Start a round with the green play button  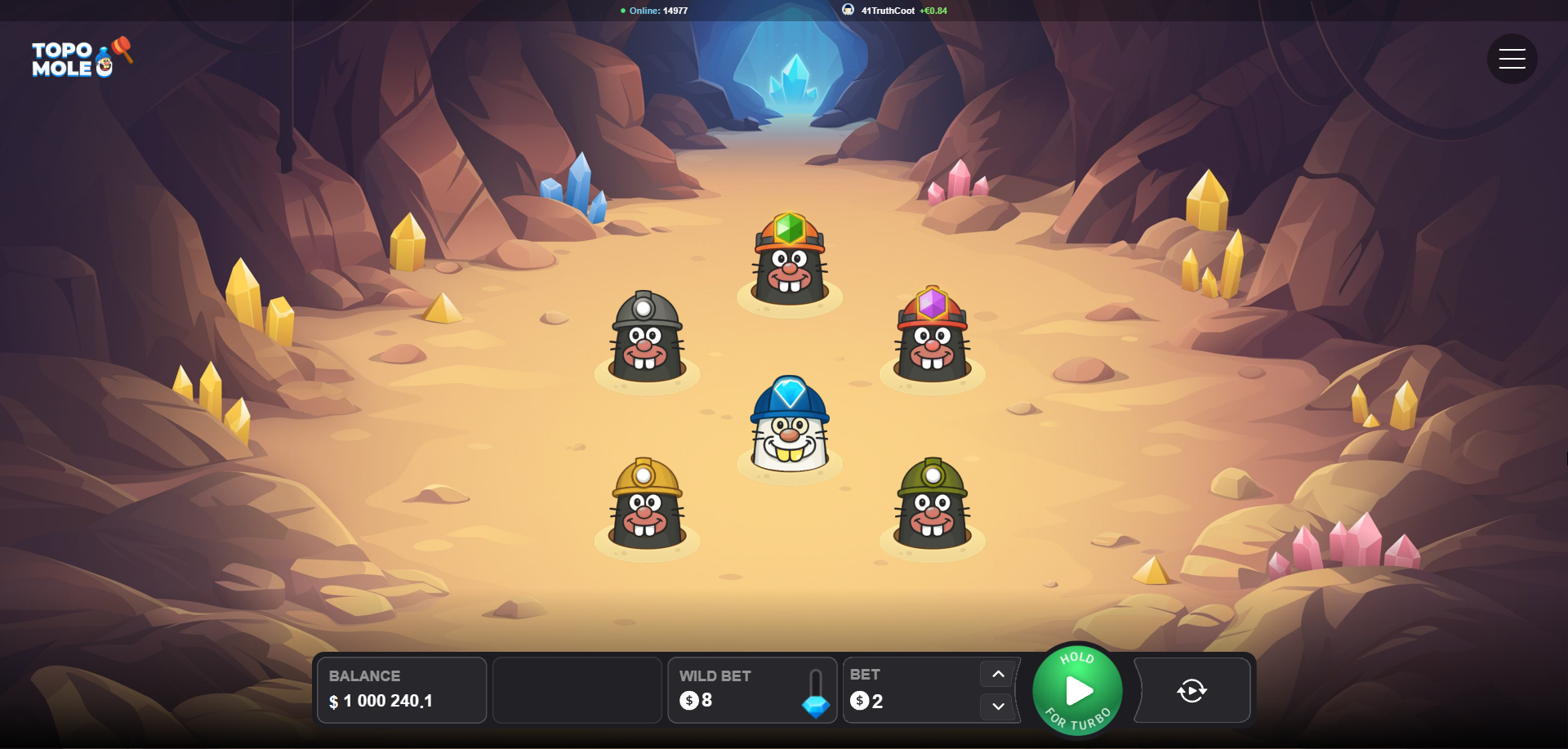(x=1077, y=691)
